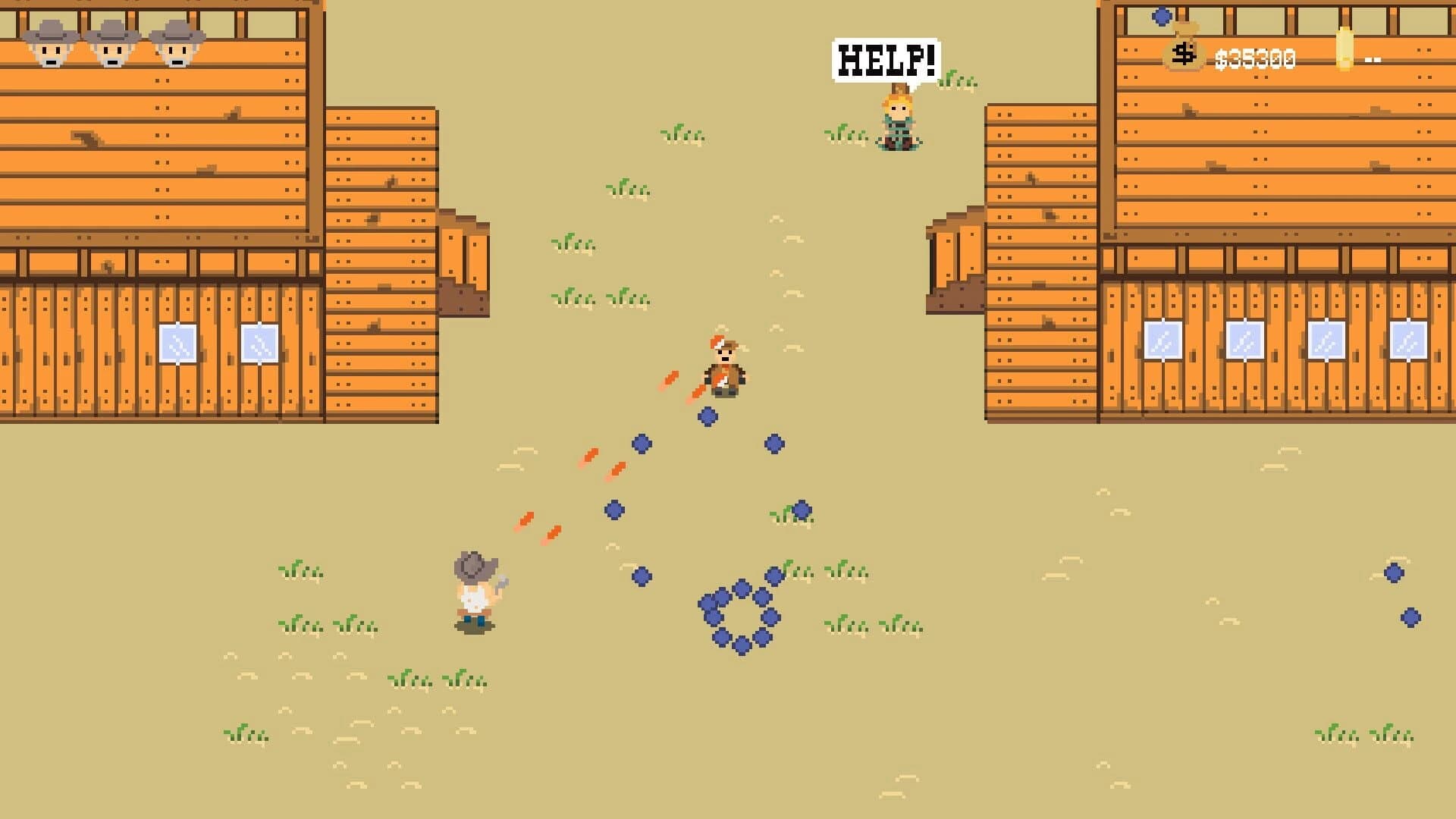The height and width of the screenshot is (819, 1456).
Task: Click the HELP! speech bubble
Action: [x=886, y=58]
